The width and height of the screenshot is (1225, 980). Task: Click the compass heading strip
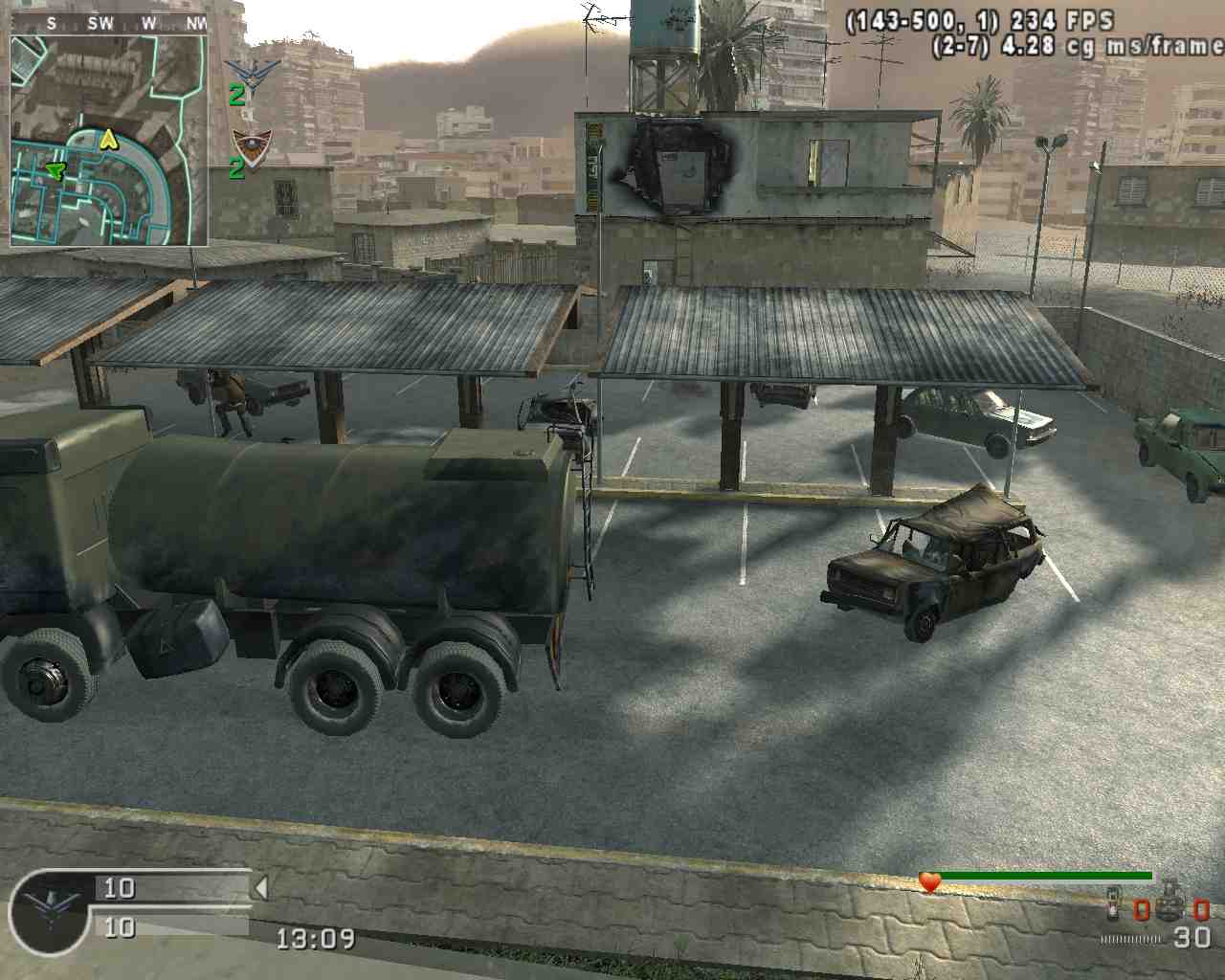(109, 23)
